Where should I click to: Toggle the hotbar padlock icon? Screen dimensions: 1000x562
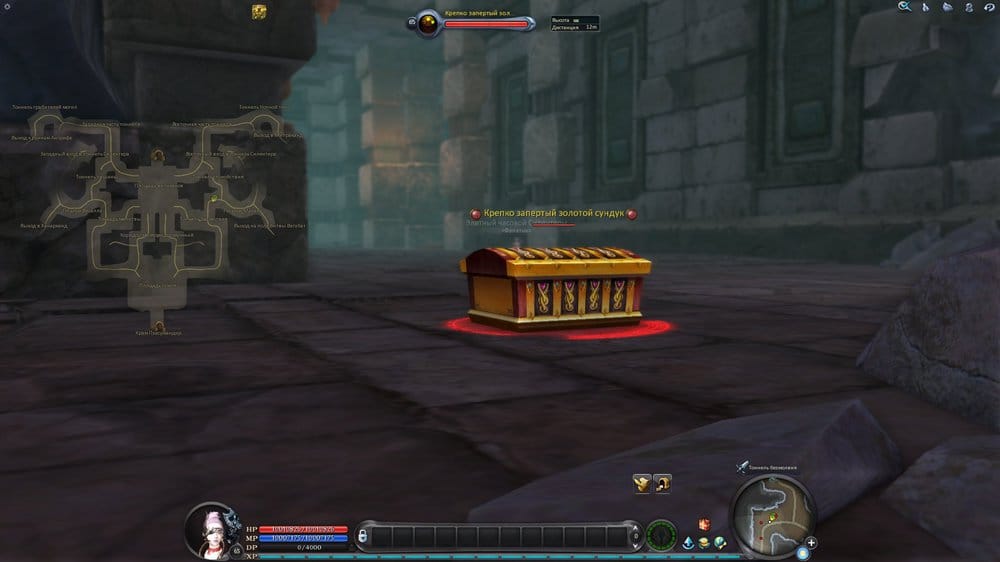click(363, 537)
